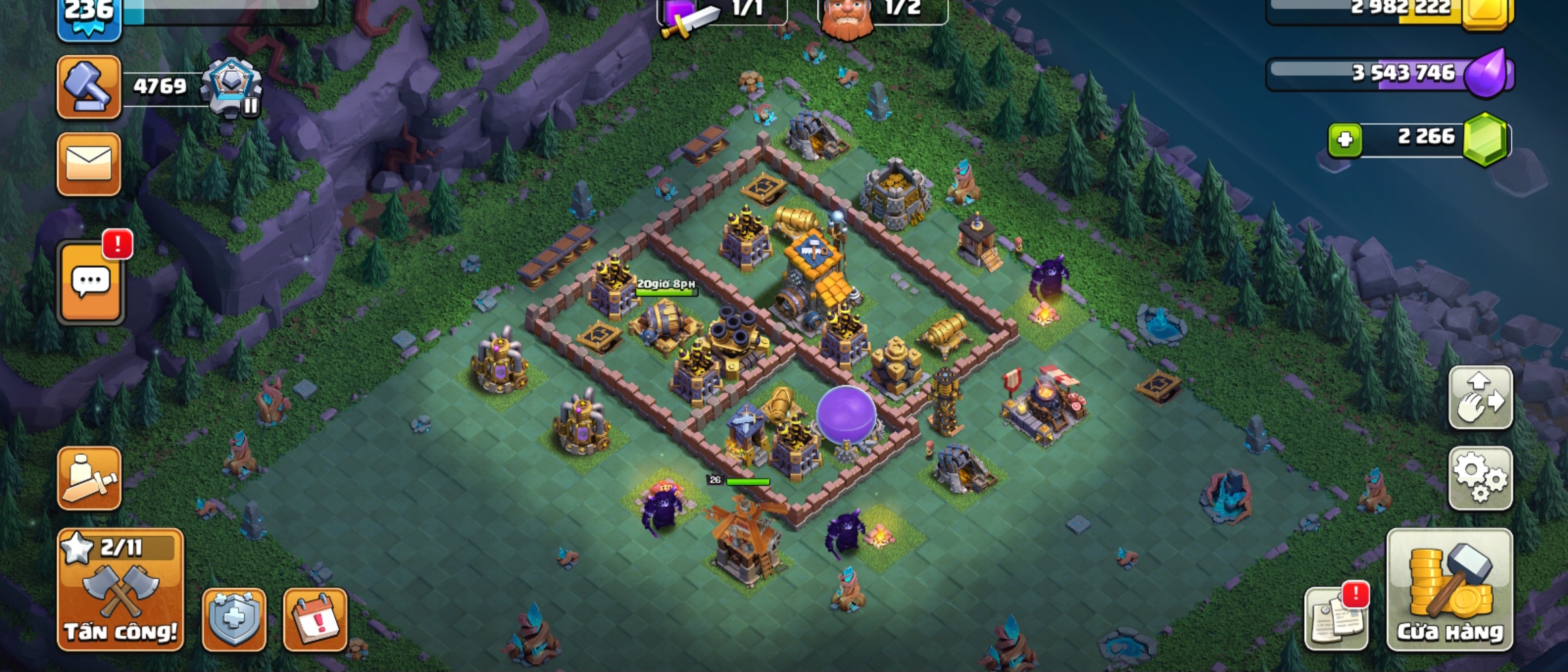Open the shield with plus icon
The image size is (1568, 672).
coord(234,619)
